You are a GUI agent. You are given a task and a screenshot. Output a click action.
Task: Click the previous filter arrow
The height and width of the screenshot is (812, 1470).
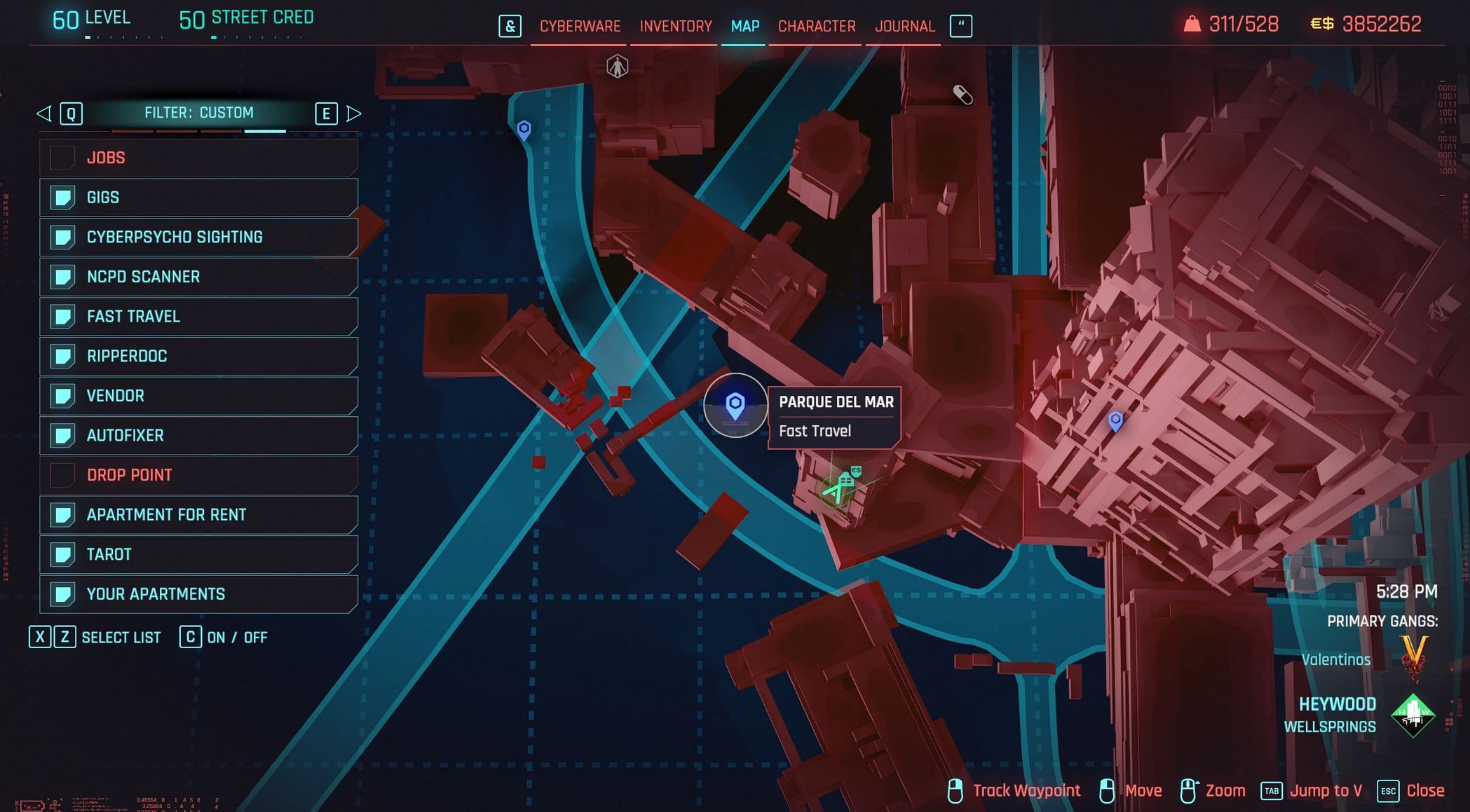pyautogui.click(x=44, y=113)
